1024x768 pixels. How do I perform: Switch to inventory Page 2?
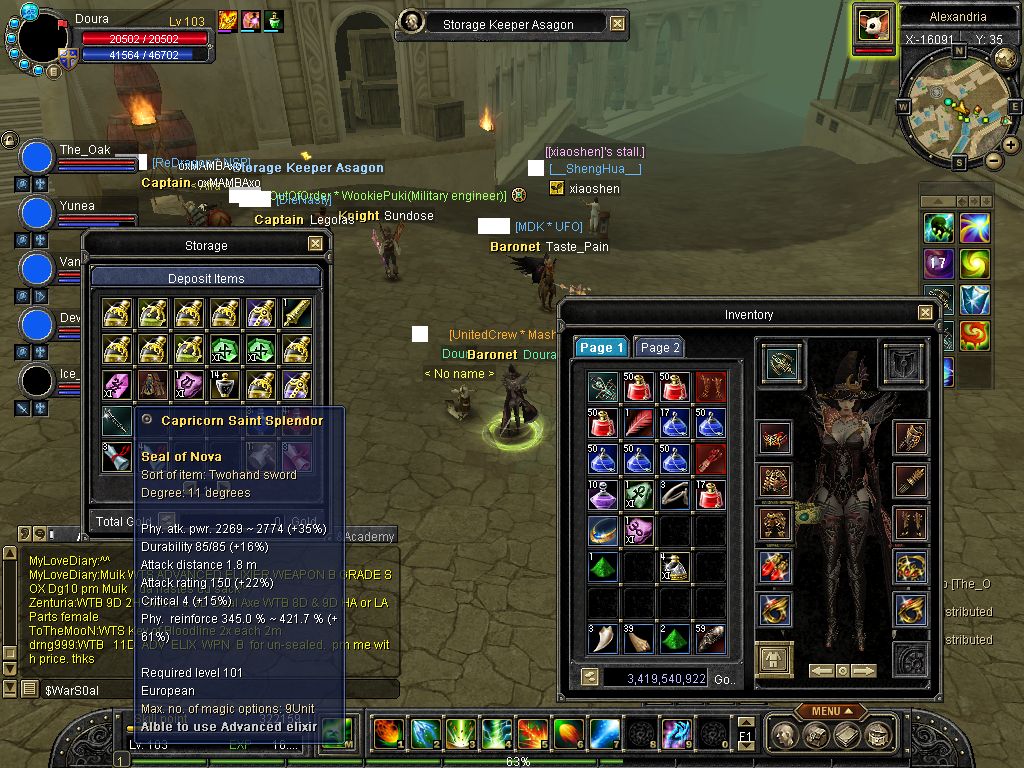659,348
